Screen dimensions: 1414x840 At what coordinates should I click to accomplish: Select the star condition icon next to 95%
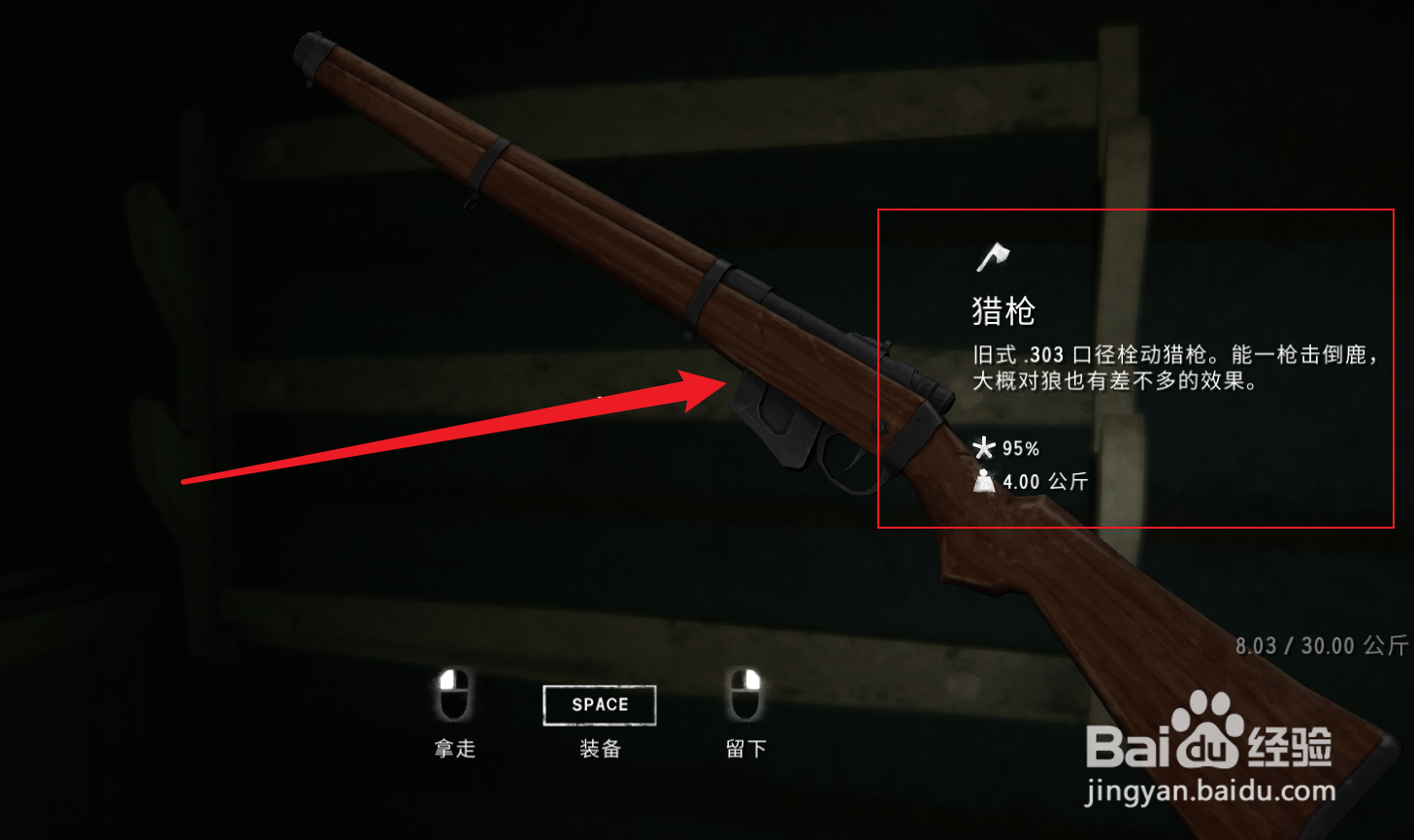[984, 447]
